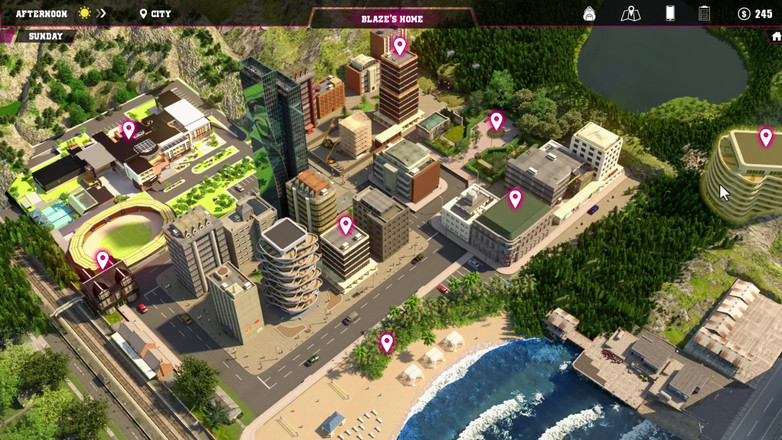Select the pin on the green-roofed building
The image size is (782, 440).
(515, 199)
